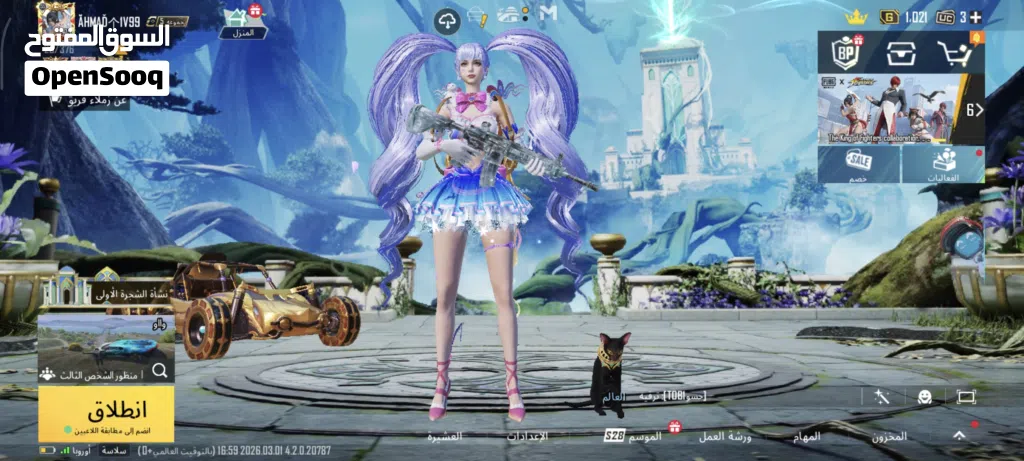The width and height of the screenshot is (1024, 461).
Task: Open the Missions (المهام) menu
Action: [805, 437]
